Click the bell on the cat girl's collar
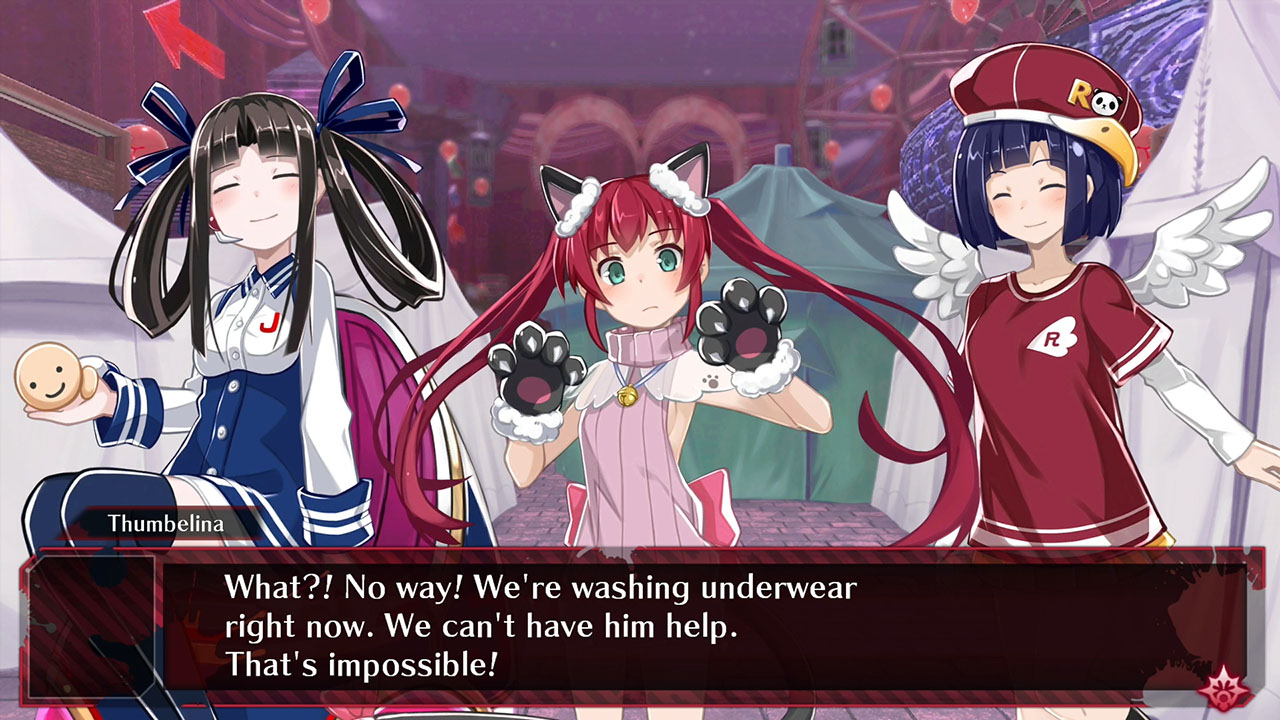1280x720 pixels. [627, 396]
